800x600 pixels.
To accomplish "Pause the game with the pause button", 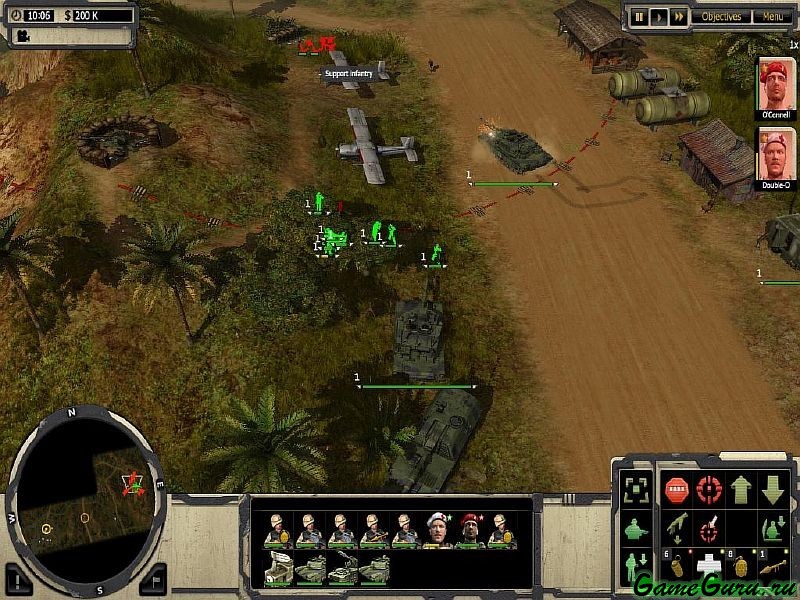I will pos(640,17).
